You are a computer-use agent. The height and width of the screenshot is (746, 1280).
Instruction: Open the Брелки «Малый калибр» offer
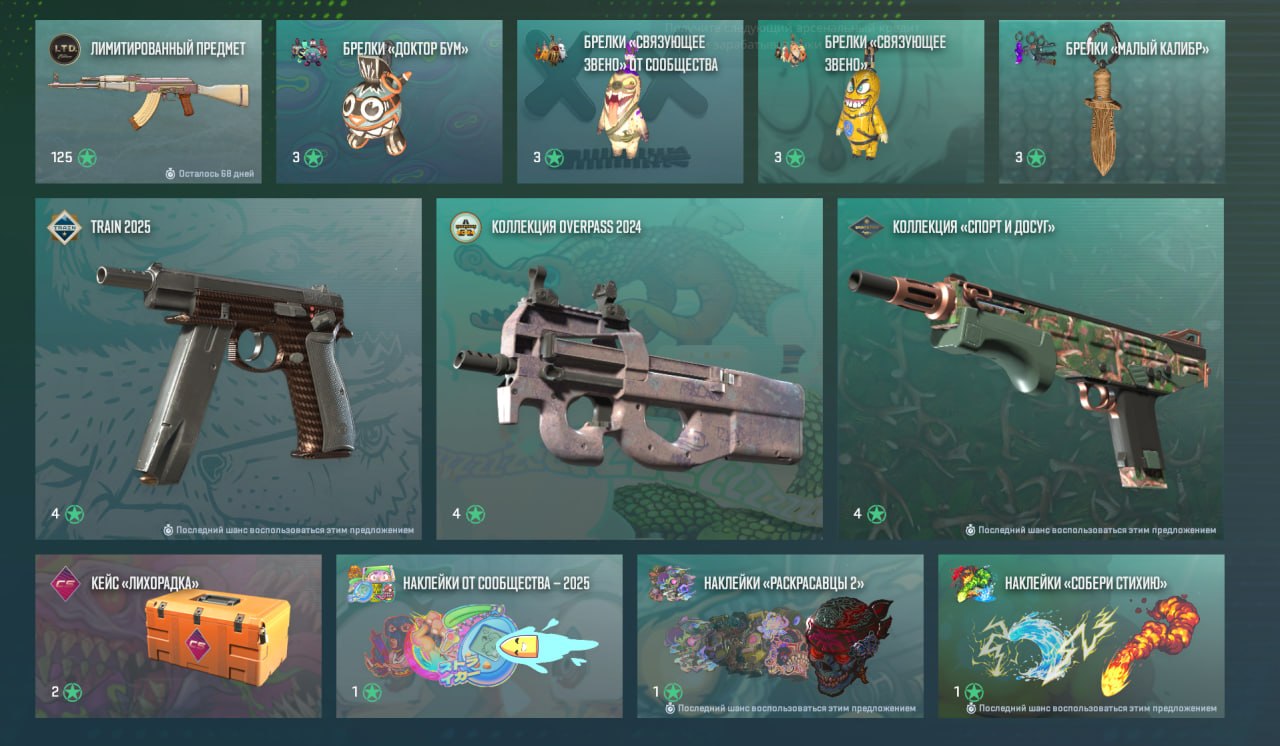click(x=1112, y=102)
